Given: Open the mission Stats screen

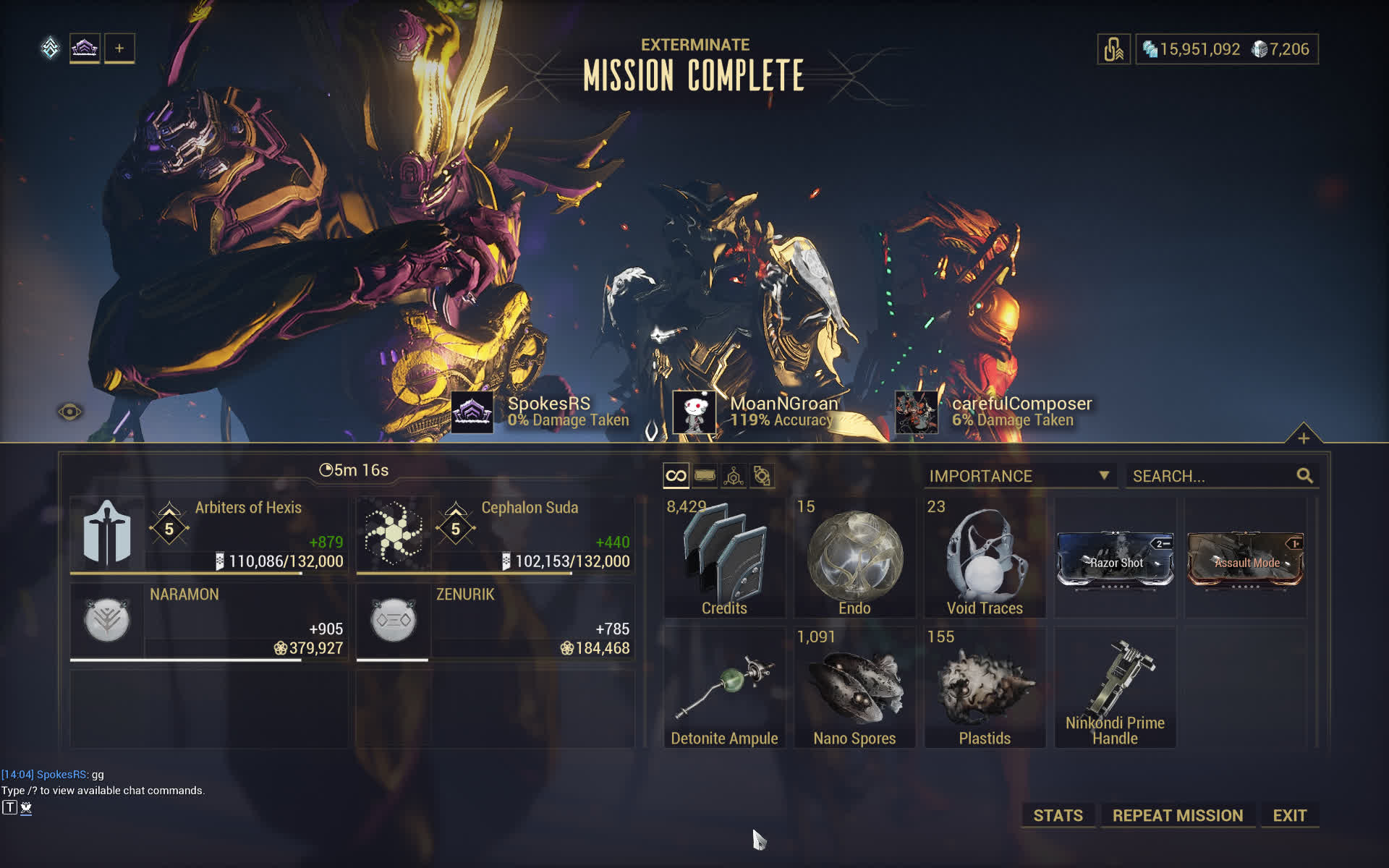Looking at the screenshot, I should click(x=1058, y=815).
